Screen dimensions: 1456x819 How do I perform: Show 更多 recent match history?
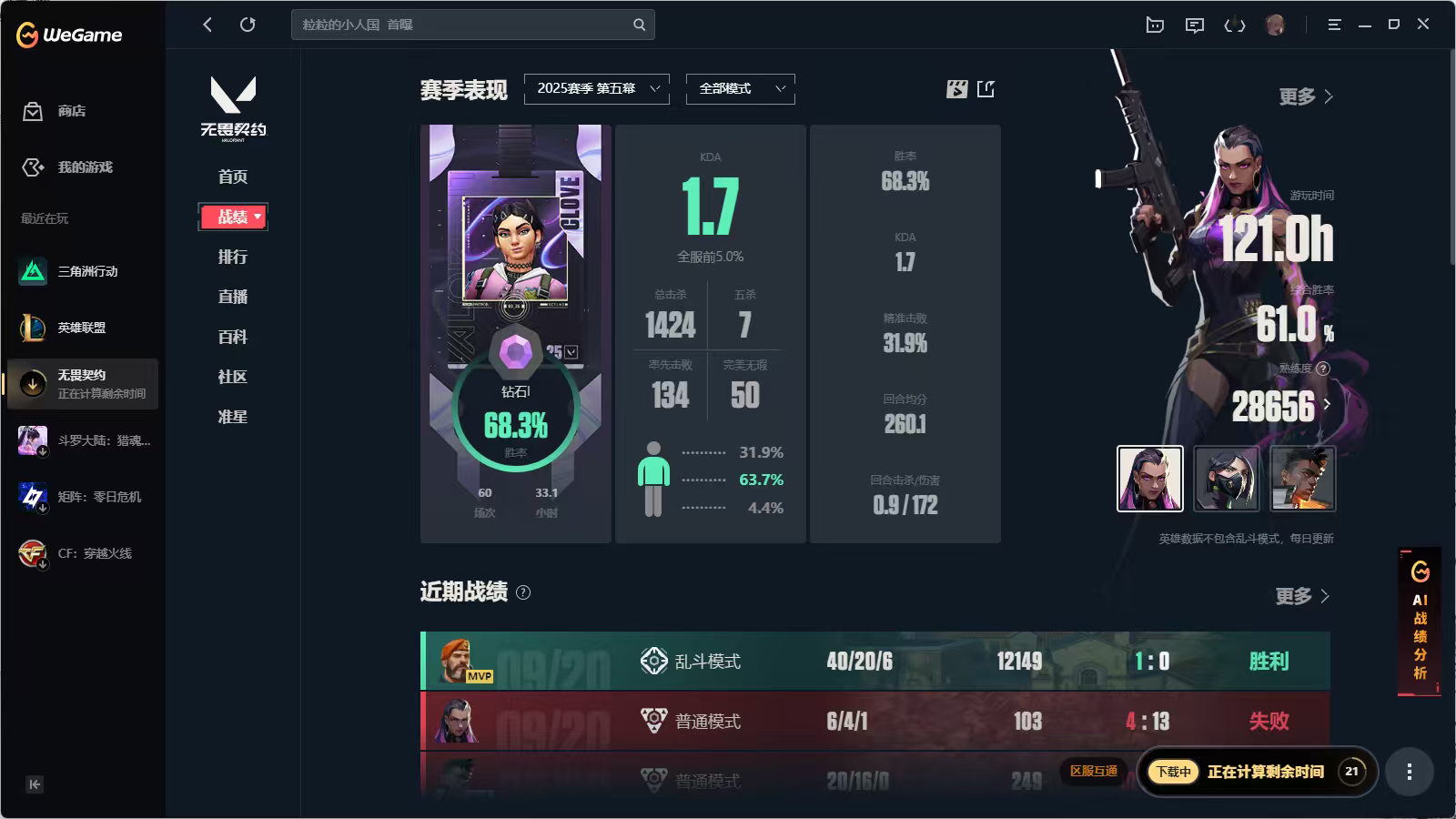(1302, 596)
